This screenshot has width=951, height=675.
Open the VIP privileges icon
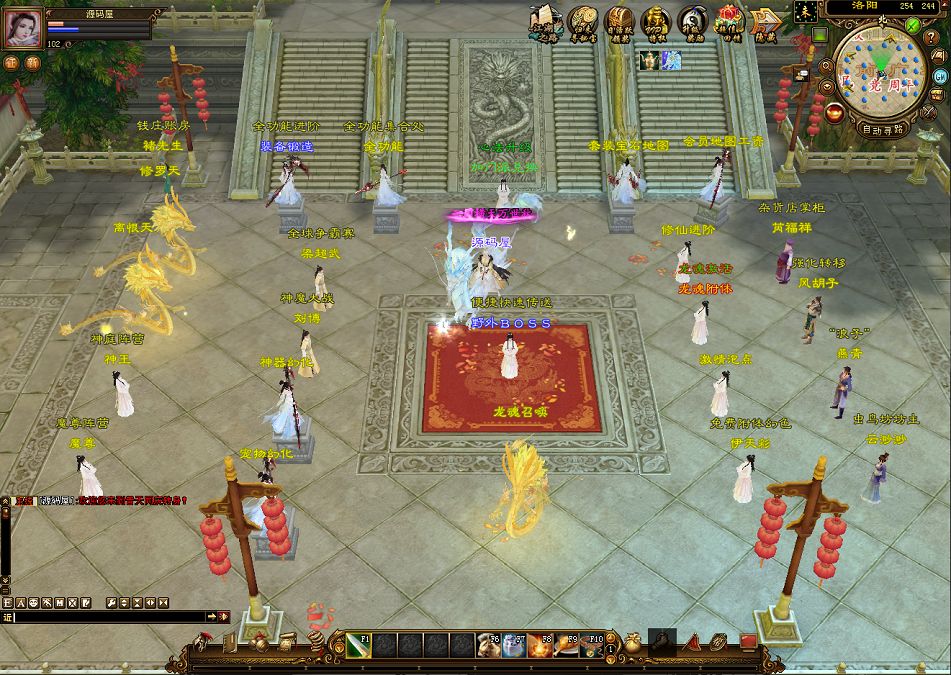tap(654, 21)
